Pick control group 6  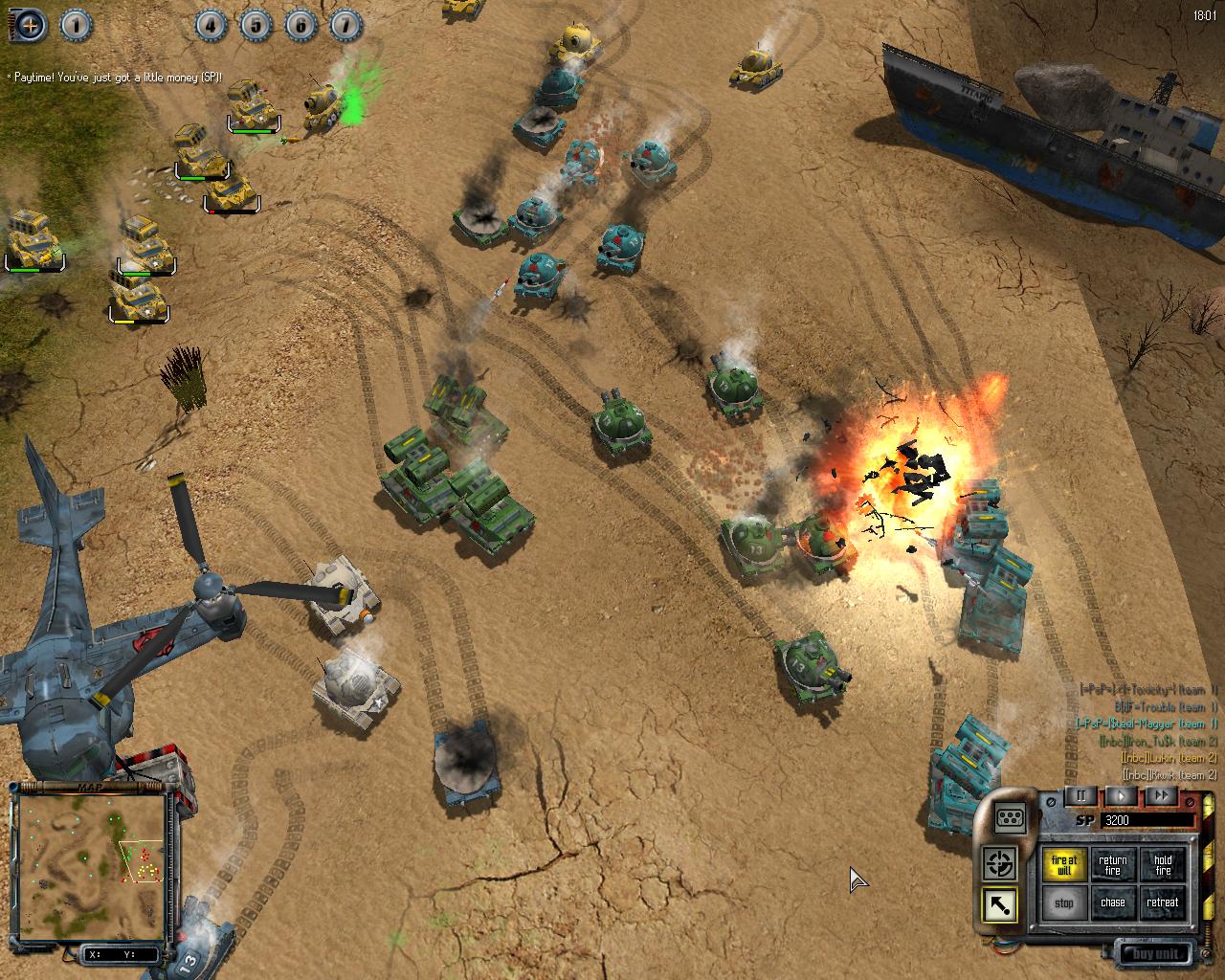coord(300,25)
